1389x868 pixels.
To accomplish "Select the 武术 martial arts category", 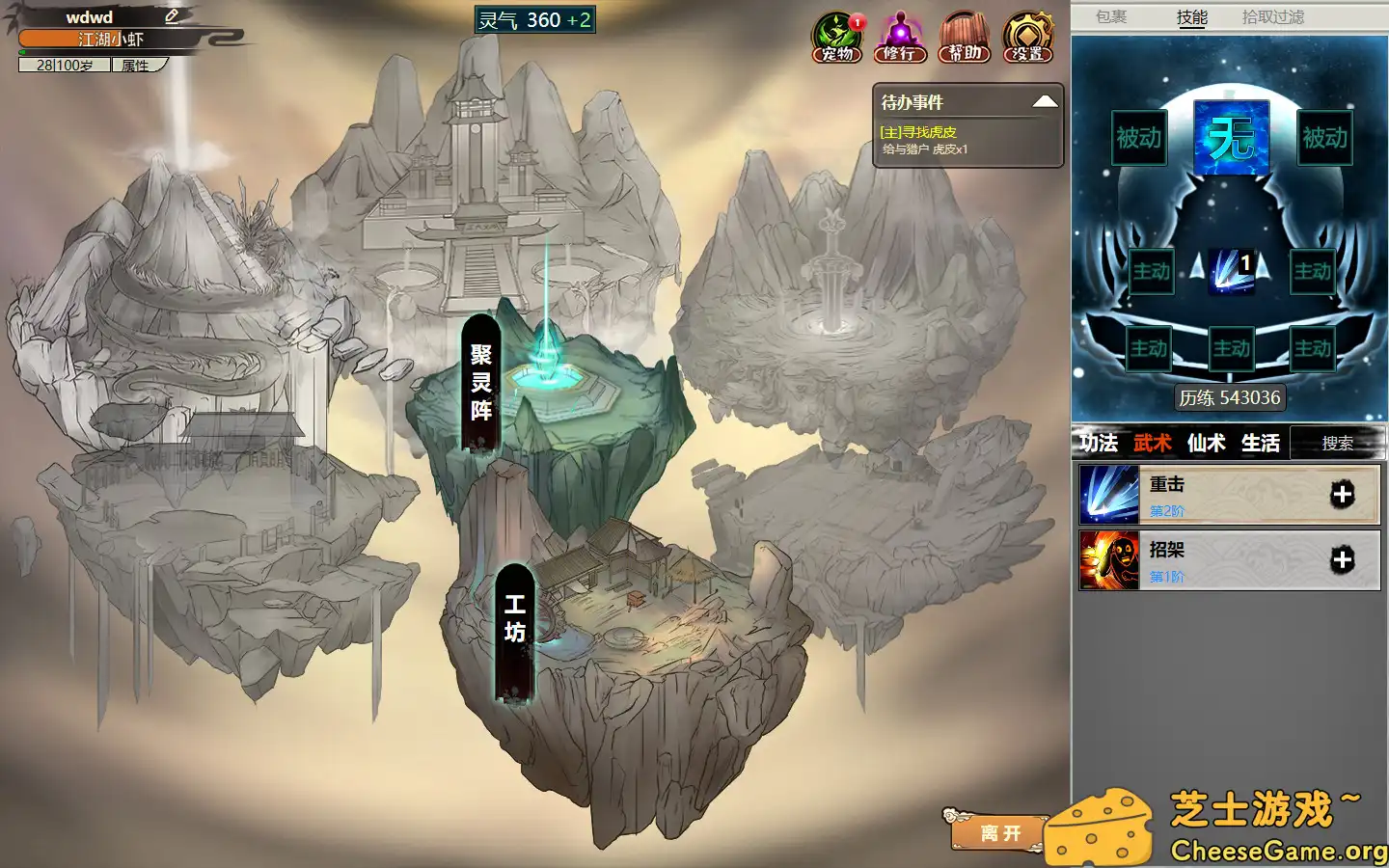I will (1153, 443).
